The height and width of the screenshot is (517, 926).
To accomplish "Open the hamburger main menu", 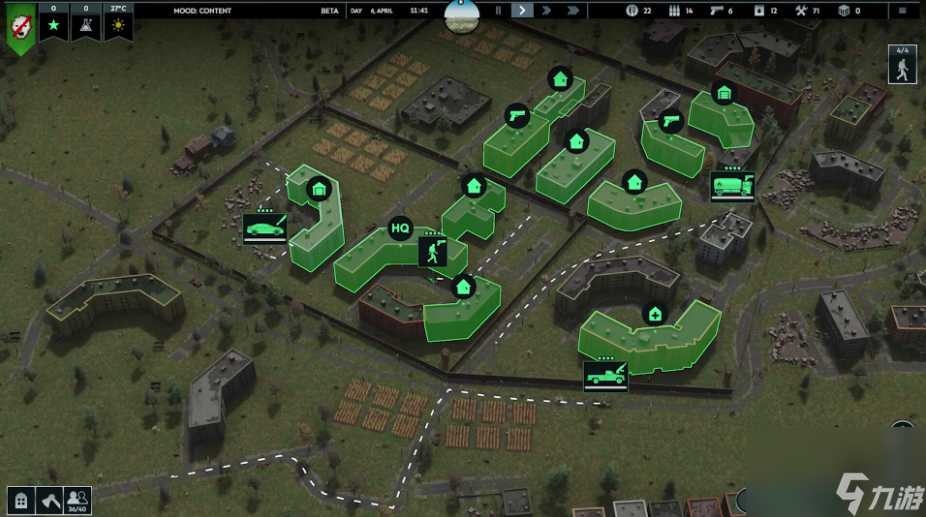I will (903, 10).
